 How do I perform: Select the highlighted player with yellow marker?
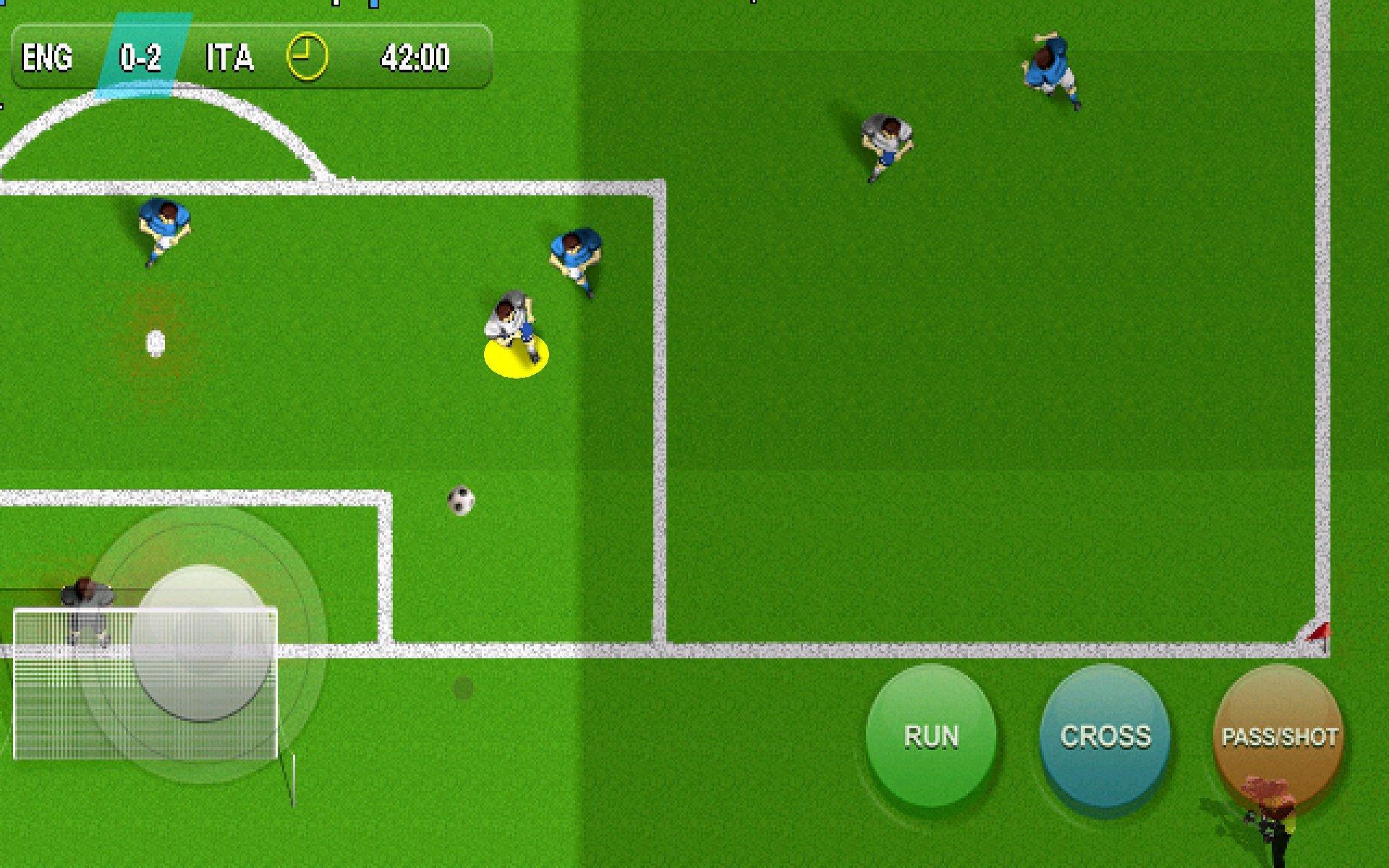click(x=514, y=329)
